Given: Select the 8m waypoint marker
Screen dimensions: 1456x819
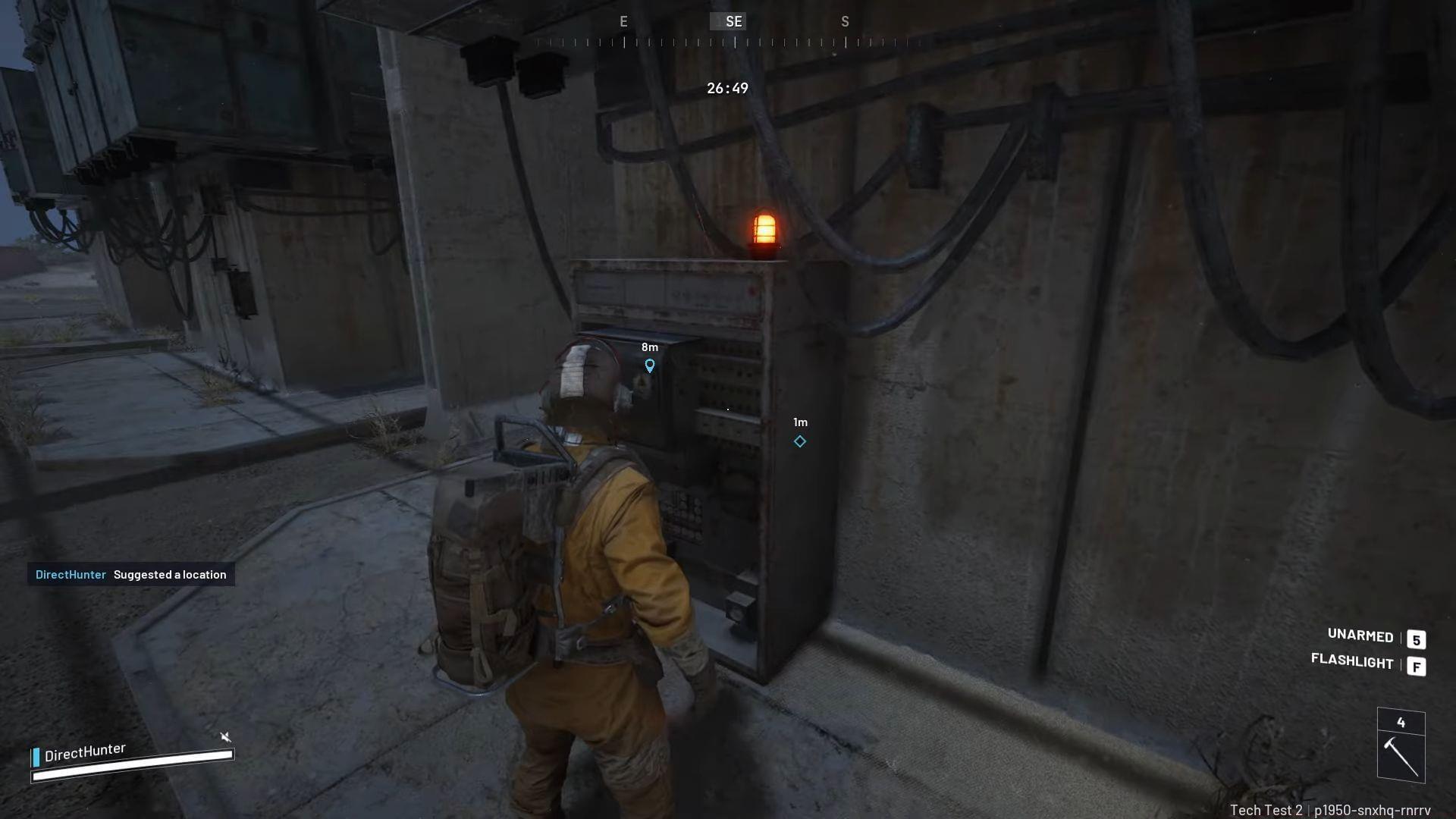Looking at the screenshot, I should pos(649,365).
